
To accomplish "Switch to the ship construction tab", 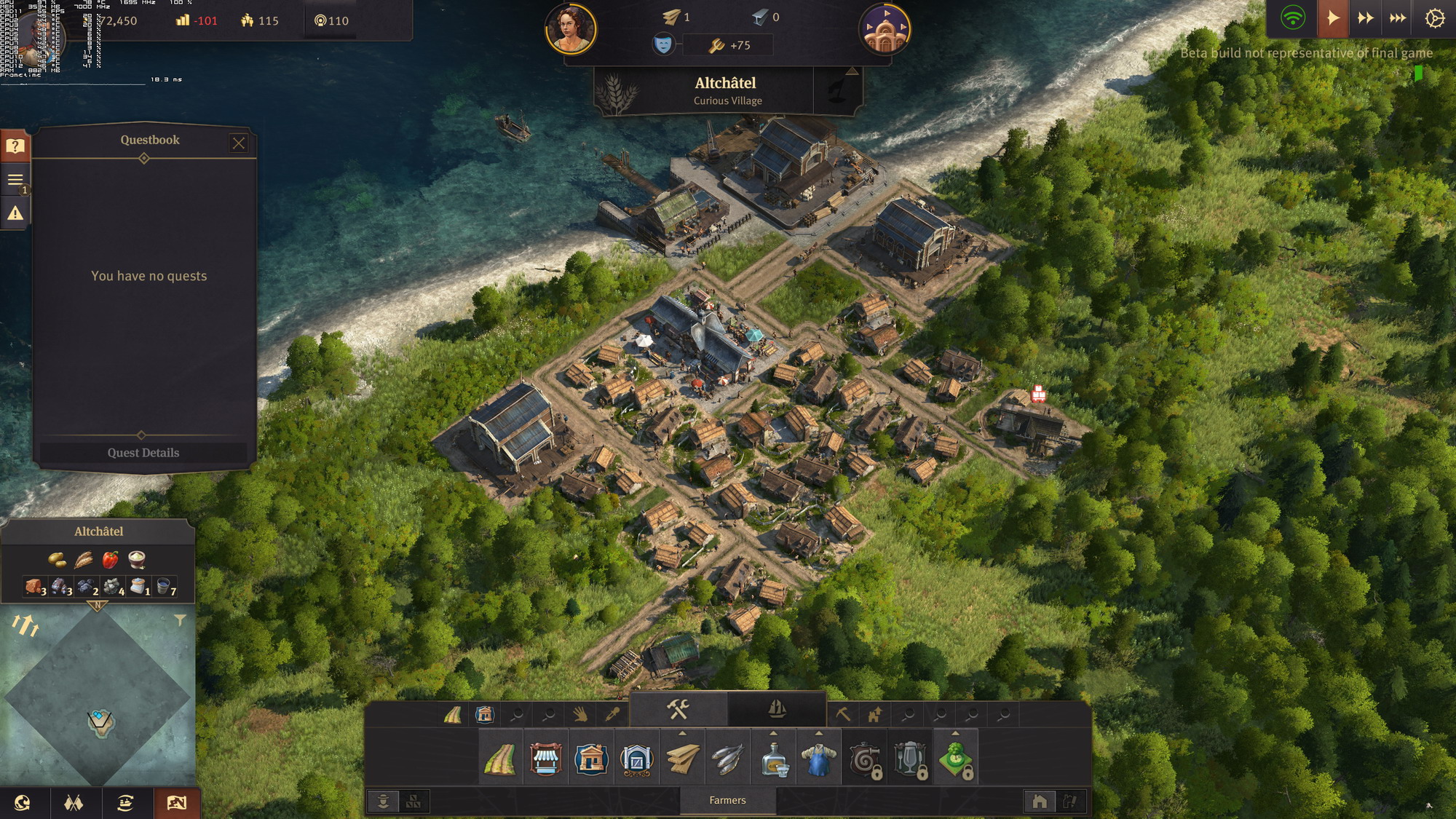I will 777,708.
